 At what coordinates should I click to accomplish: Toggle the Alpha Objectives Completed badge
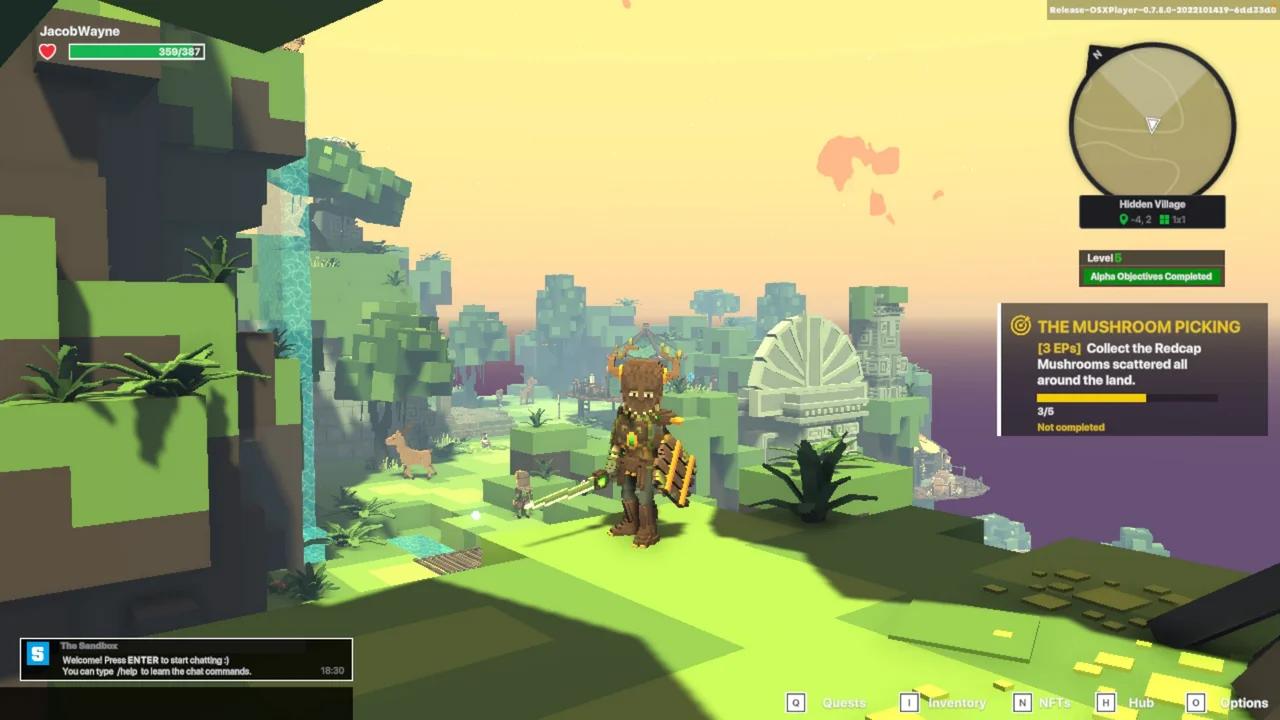(x=1151, y=276)
